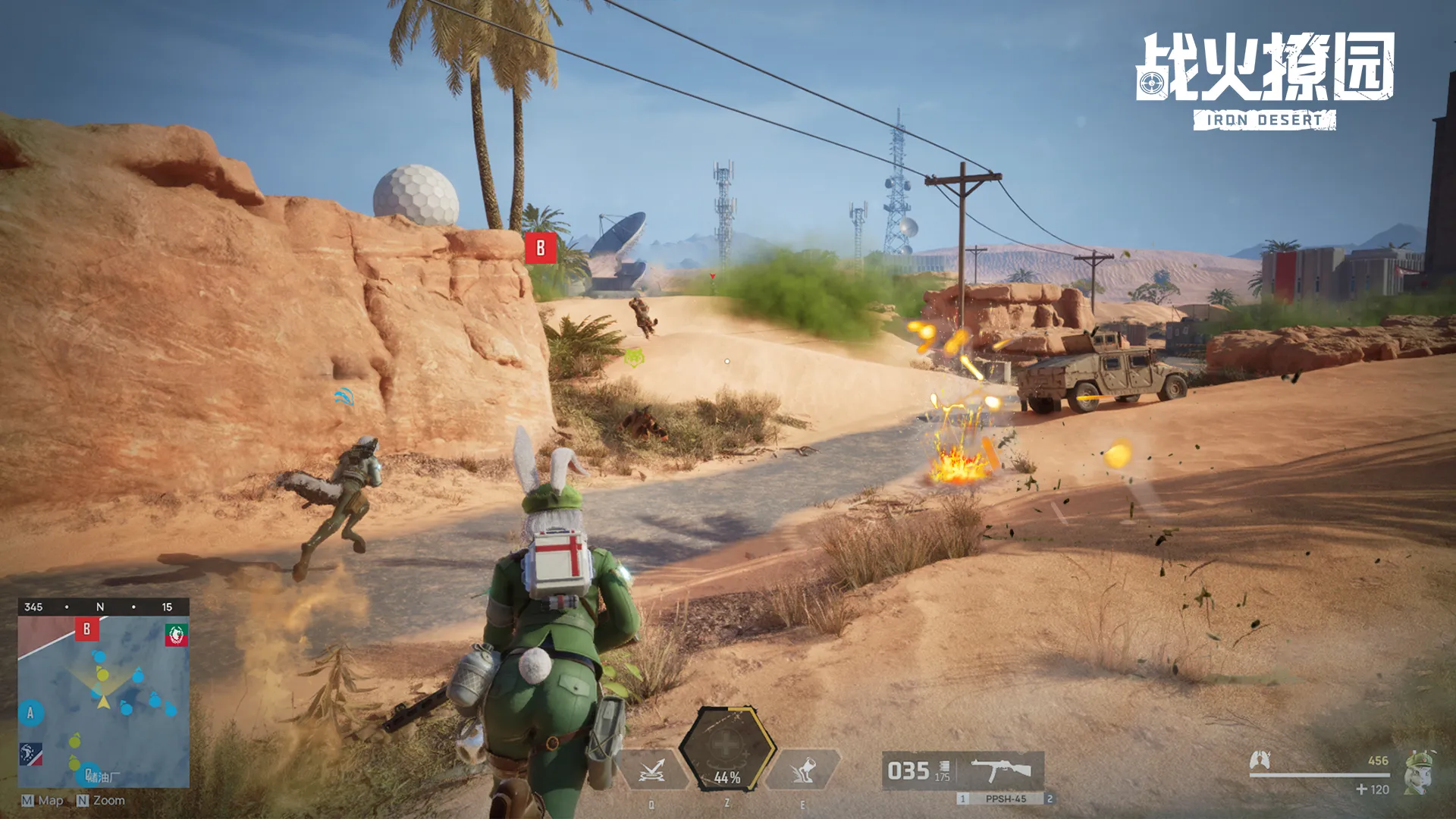Image resolution: width=1456 pixels, height=819 pixels.
Task: Click the red B objective flag in the world
Action: (x=541, y=248)
